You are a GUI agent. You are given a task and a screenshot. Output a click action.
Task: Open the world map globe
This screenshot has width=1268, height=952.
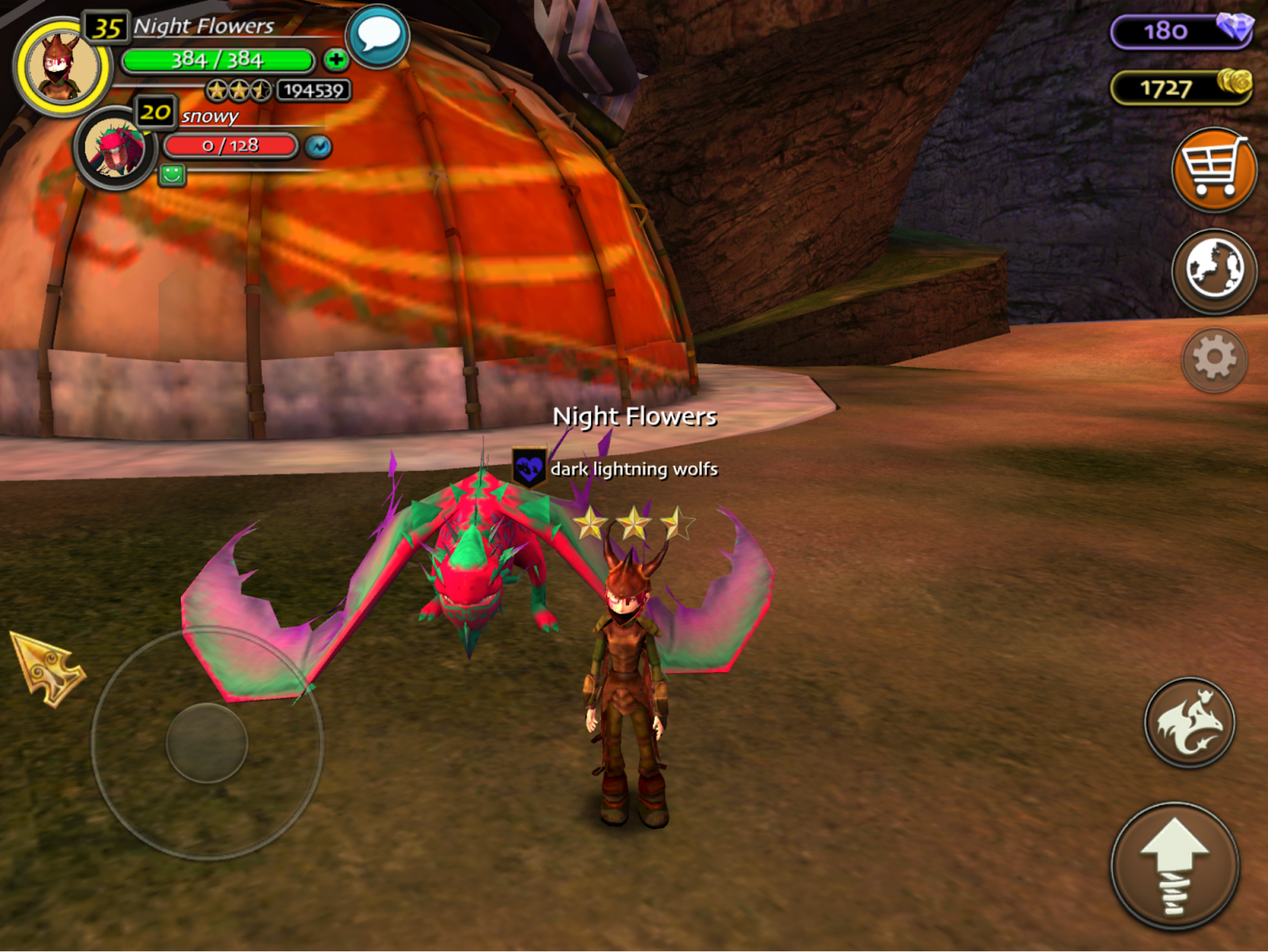(x=1213, y=270)
